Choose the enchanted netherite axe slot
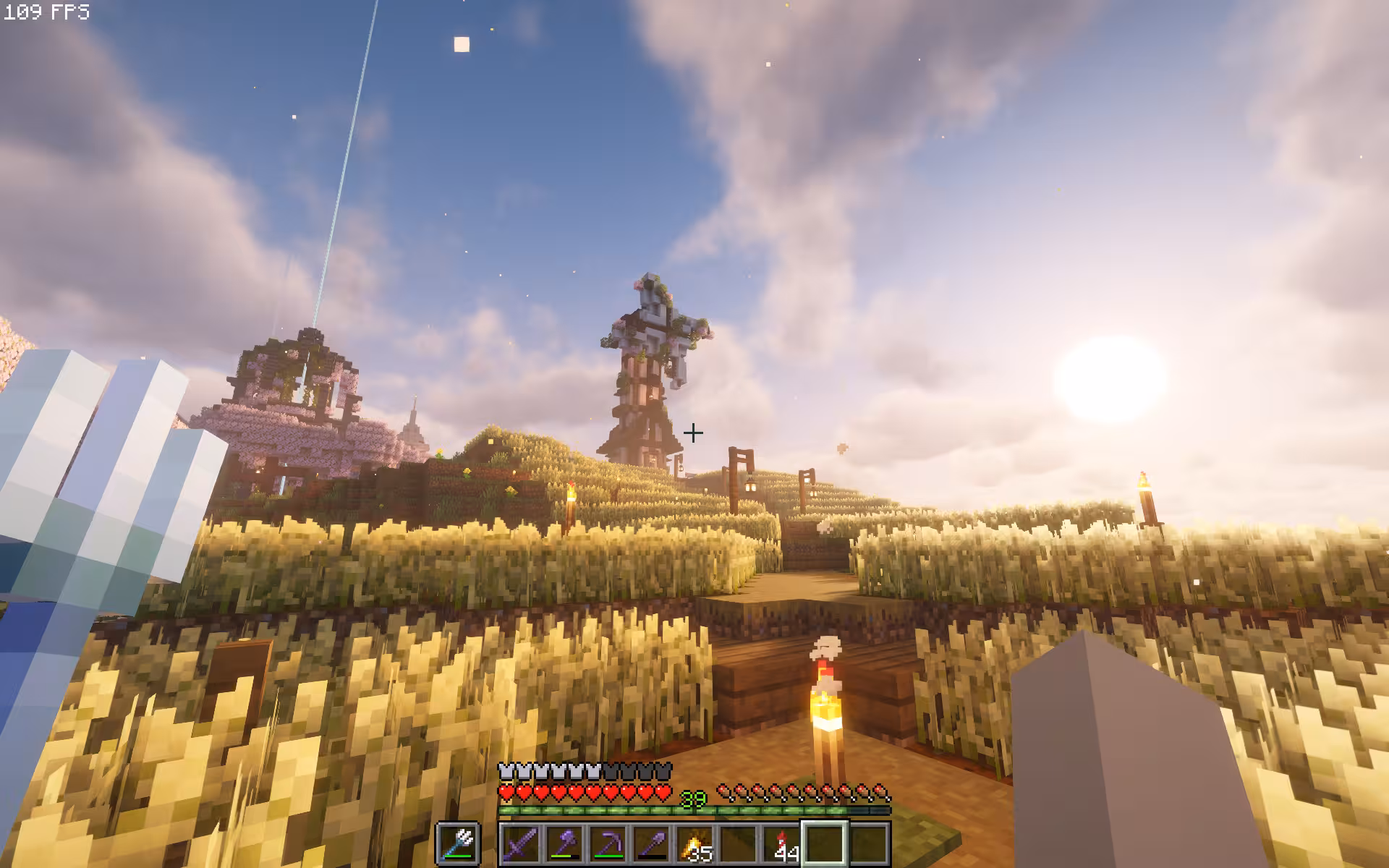This screenshot has width=1389, height=868. pyautogui.click(x=564, y=843)
